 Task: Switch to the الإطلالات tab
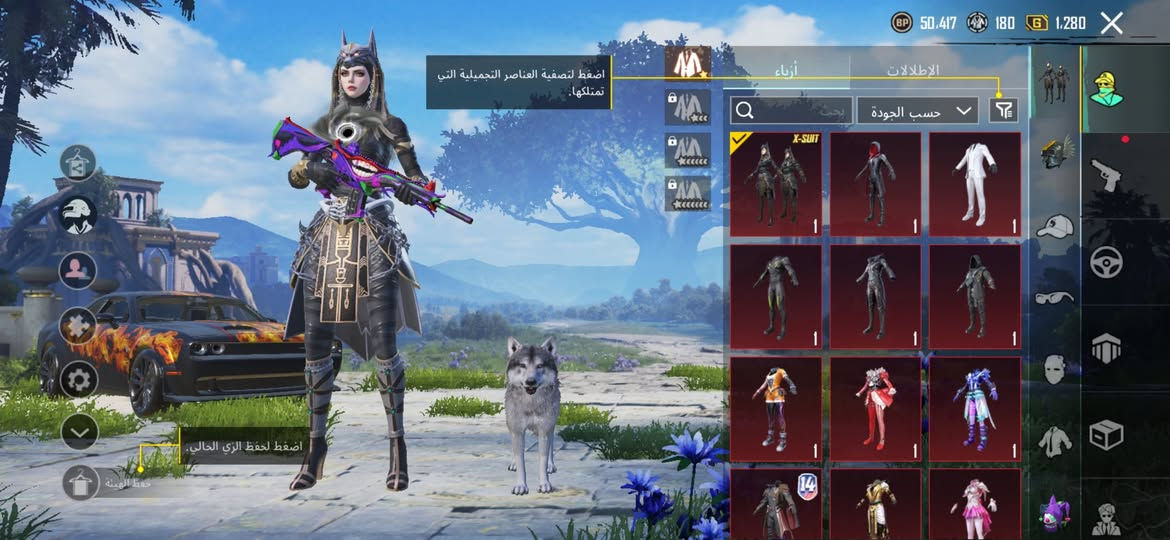[912, 71]
